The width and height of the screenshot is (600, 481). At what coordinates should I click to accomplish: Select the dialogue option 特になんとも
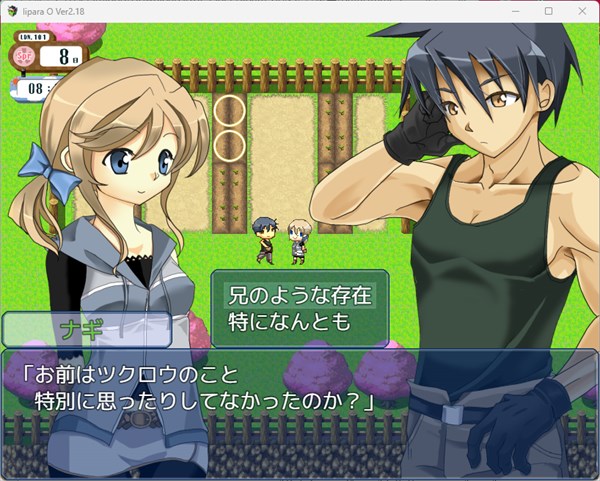click(291, 322)
